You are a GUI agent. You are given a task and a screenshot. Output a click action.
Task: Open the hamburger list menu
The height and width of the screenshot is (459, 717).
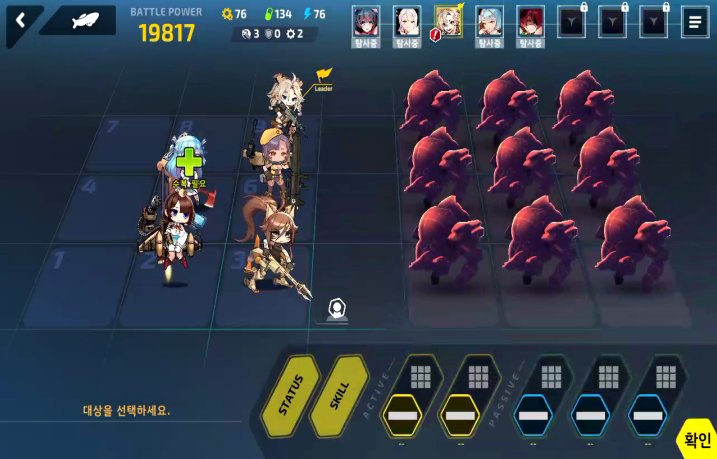click(695, 21)
